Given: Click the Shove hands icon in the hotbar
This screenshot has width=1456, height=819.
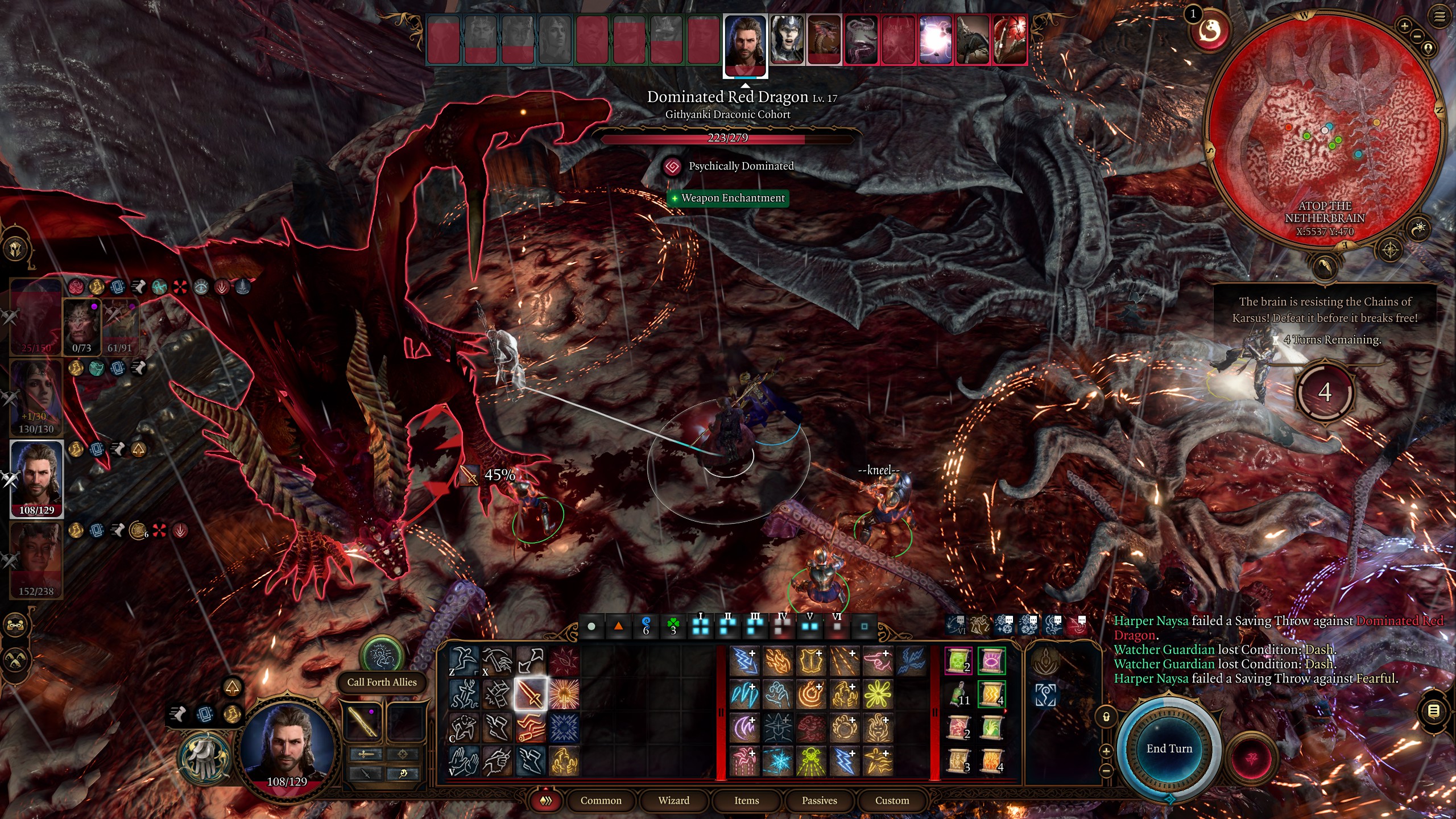Looking at the screenshot, I should coord(464,764).
